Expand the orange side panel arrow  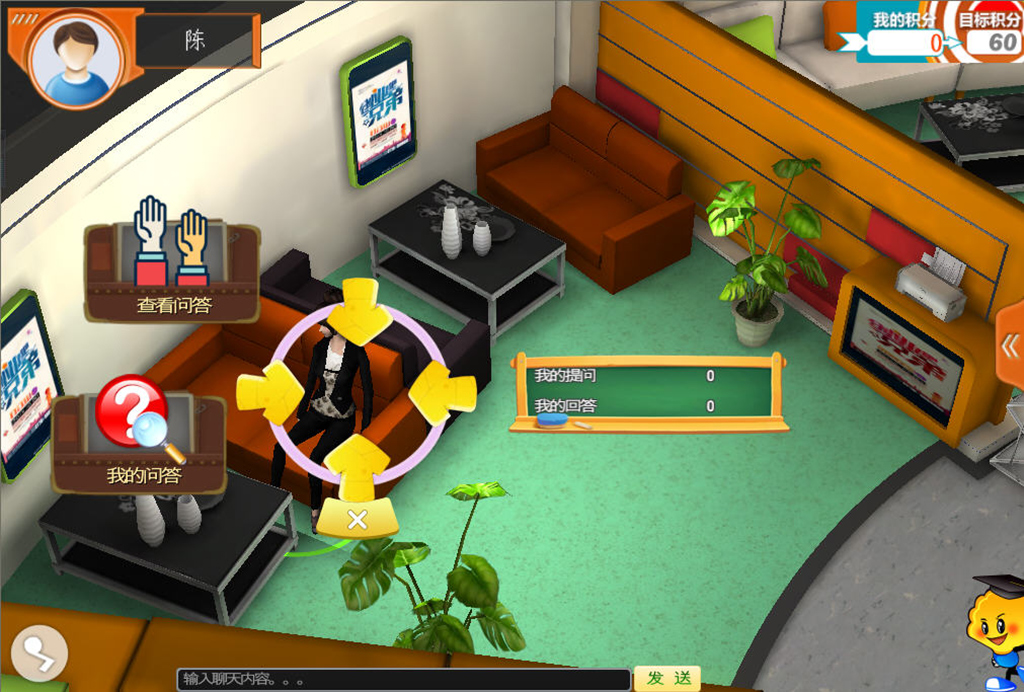pyautogui.click(x=1009, y=347)
